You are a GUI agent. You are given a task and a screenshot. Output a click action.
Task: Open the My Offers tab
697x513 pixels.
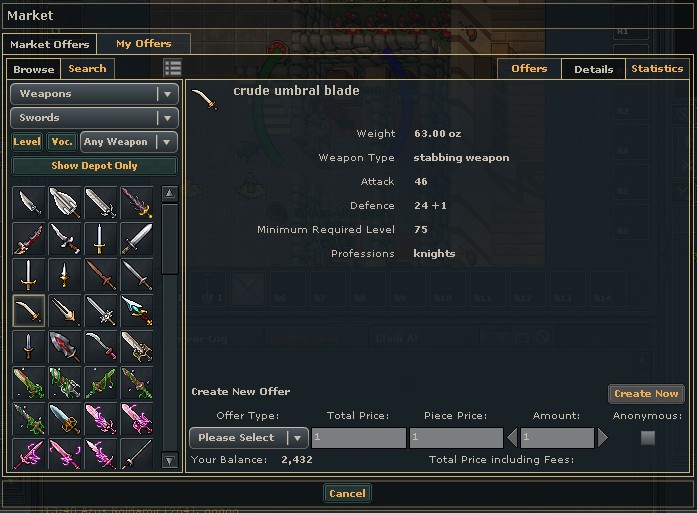coord(143,44)
